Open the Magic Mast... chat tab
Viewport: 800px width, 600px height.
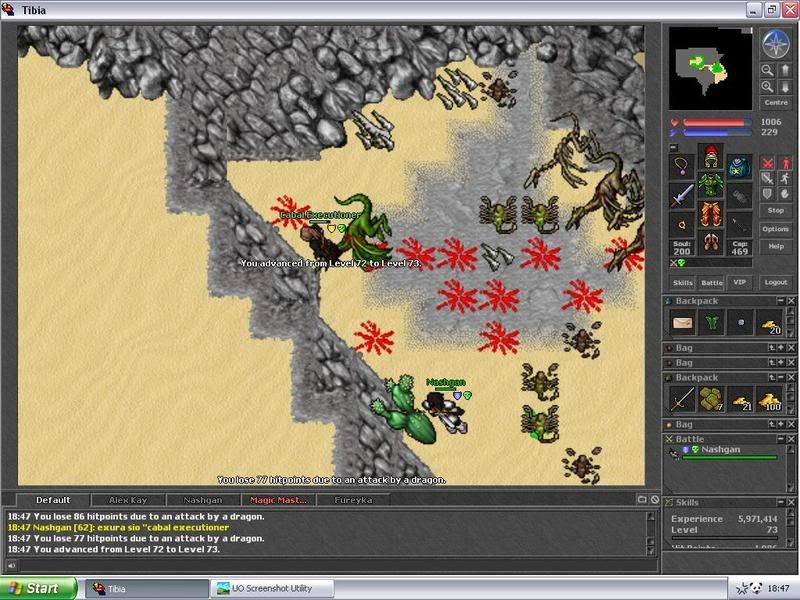[x=277, y=500]
